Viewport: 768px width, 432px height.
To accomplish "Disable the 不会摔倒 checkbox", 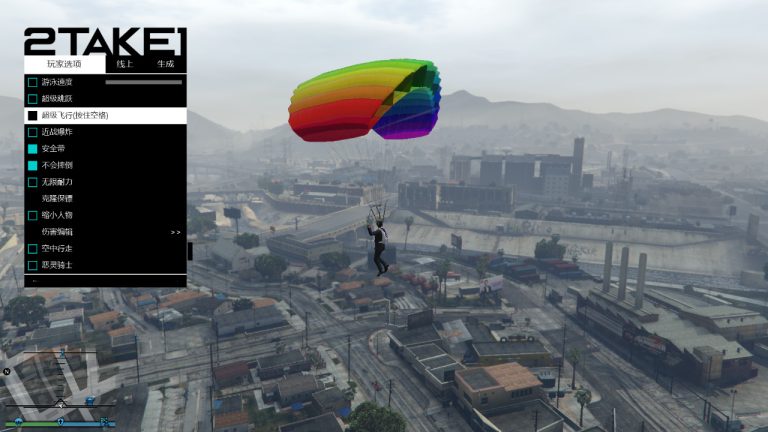I will (x=33, y=165).
